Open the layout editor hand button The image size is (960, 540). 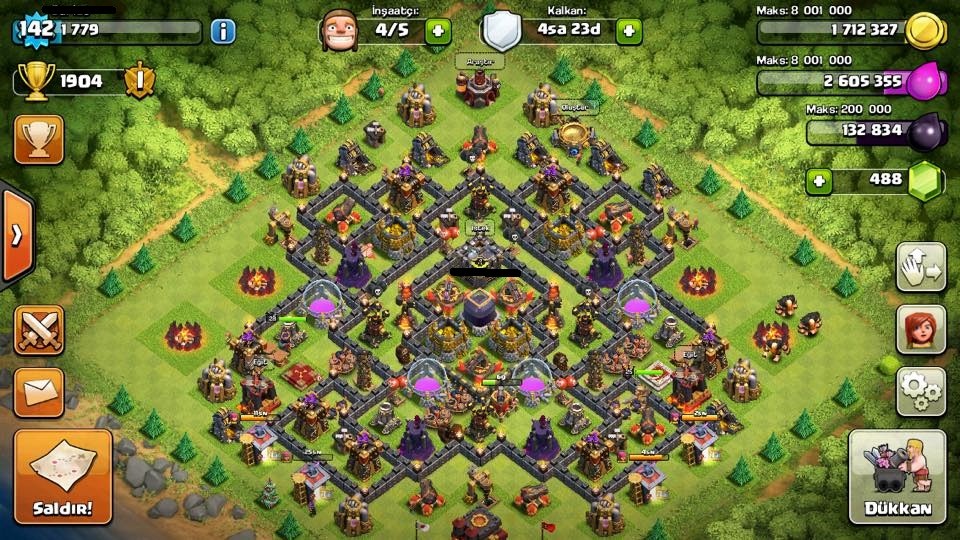coord(920,267)
